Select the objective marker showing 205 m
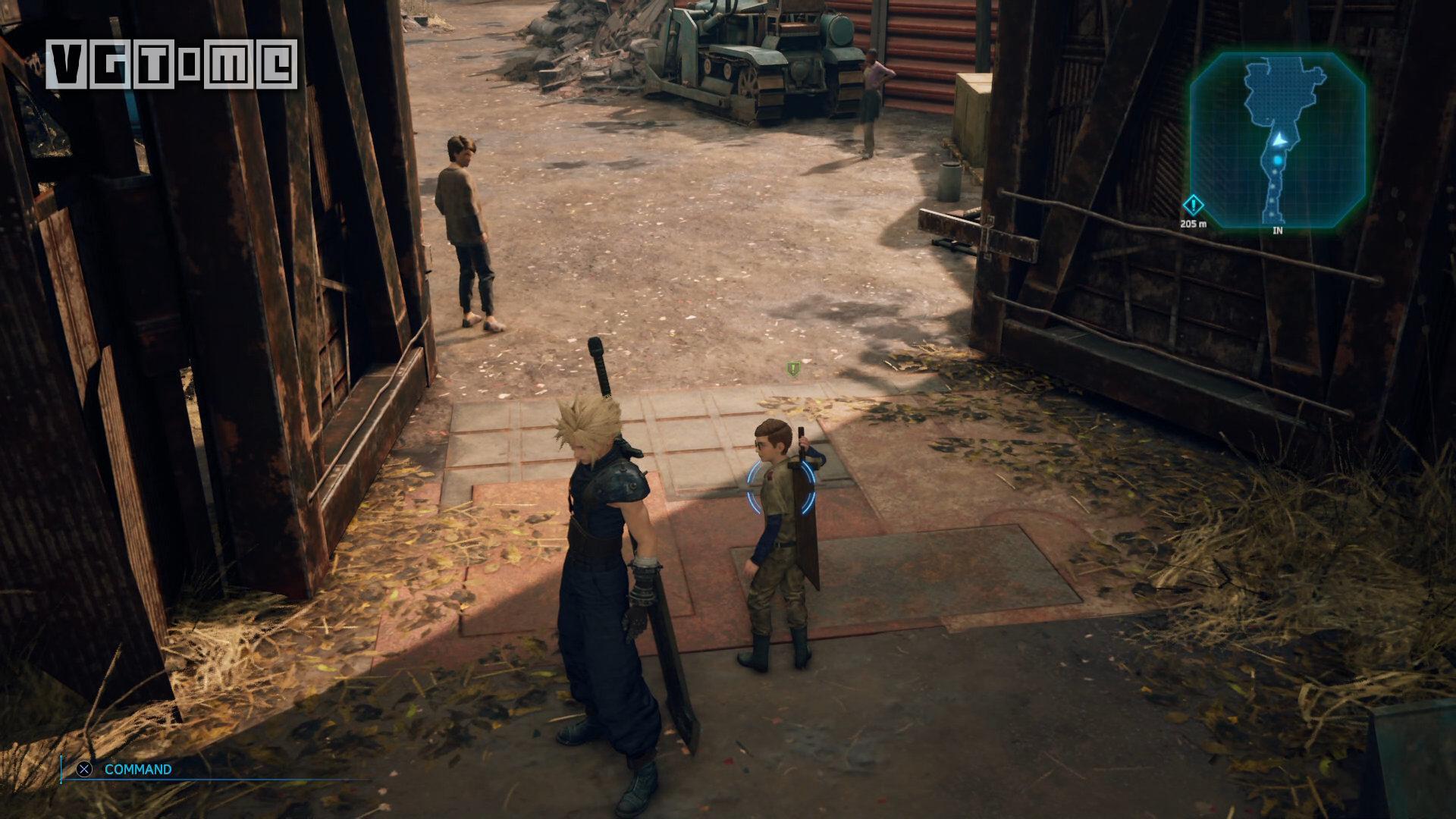Image resolution: width=1456 pixels, height=819 pixels. [1193, 206]
